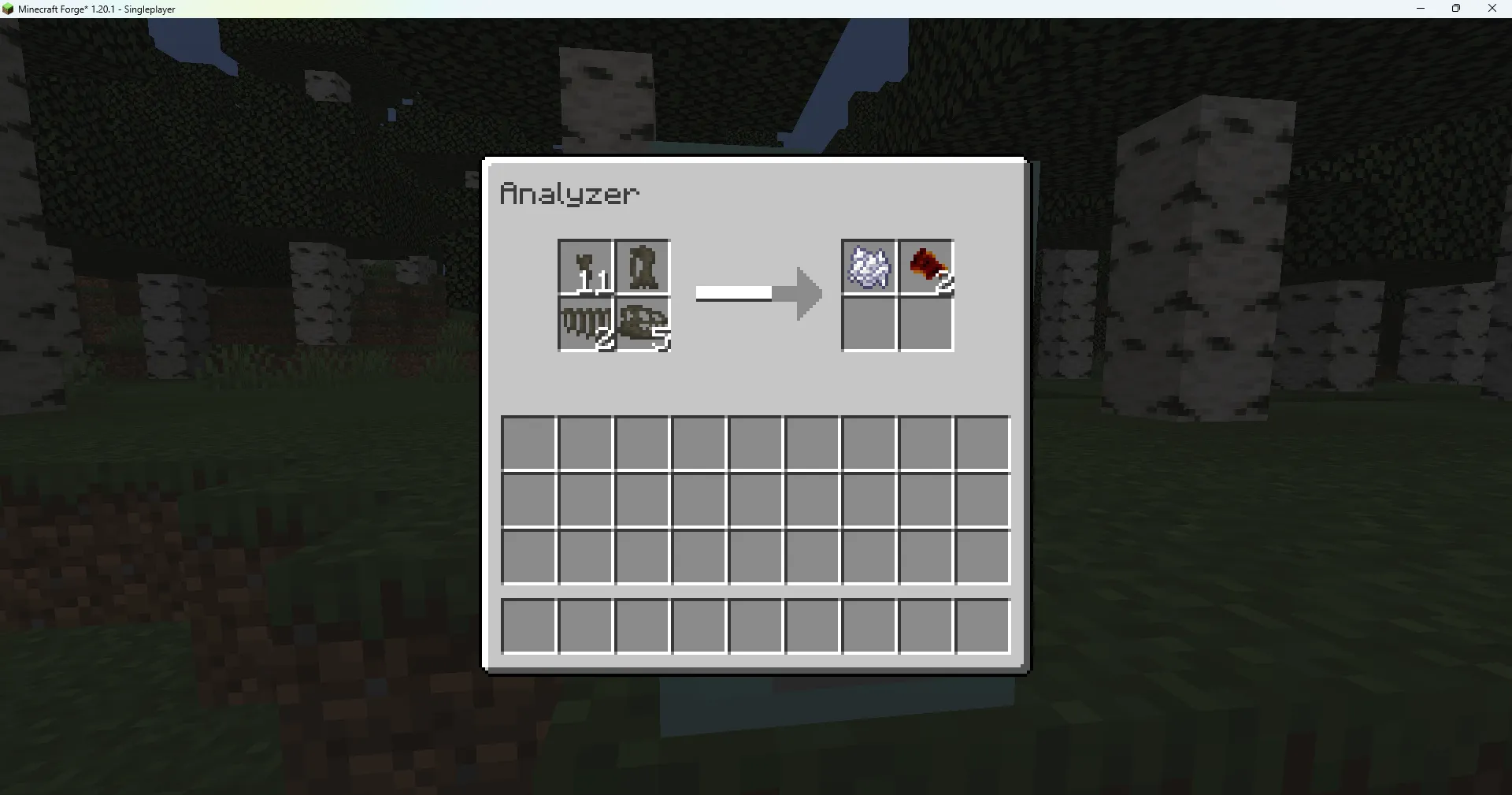This screenshot has width=1512, height=795.
Task: Click the first slot of the player inventory
Action: coord(528,443)
